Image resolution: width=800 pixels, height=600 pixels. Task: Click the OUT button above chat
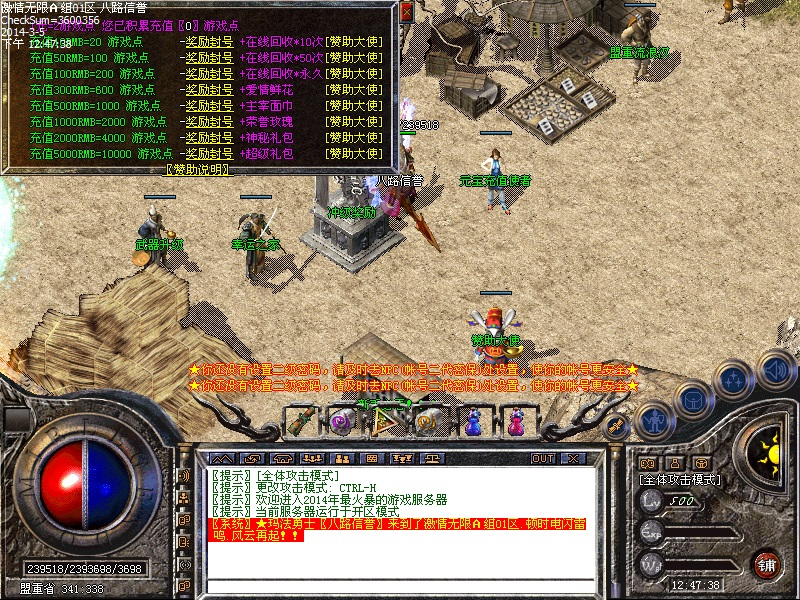click(x=543, y=458)
